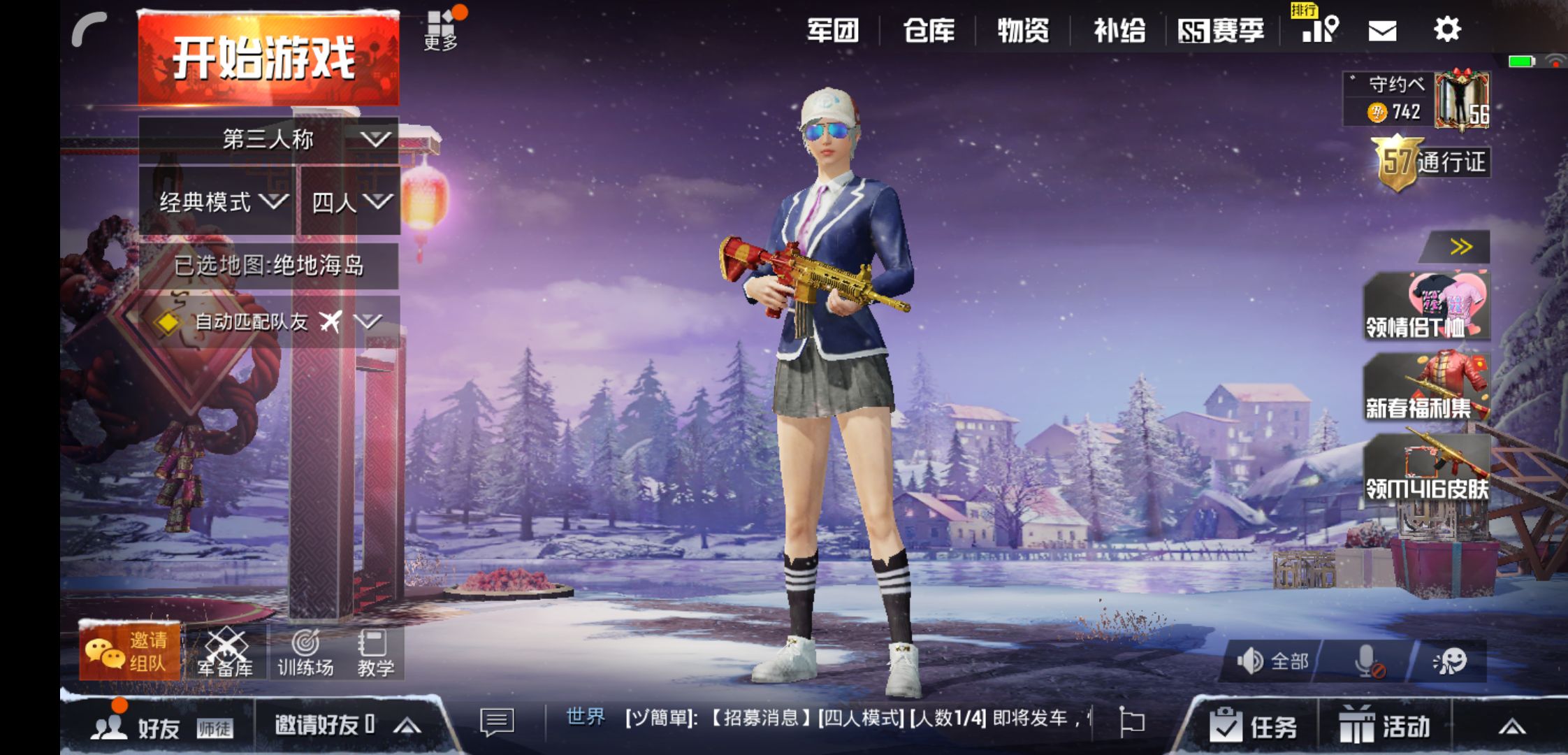
Task: View the S5 赛季 season page
Action: pyautogui.click(x=1221, y=31)
